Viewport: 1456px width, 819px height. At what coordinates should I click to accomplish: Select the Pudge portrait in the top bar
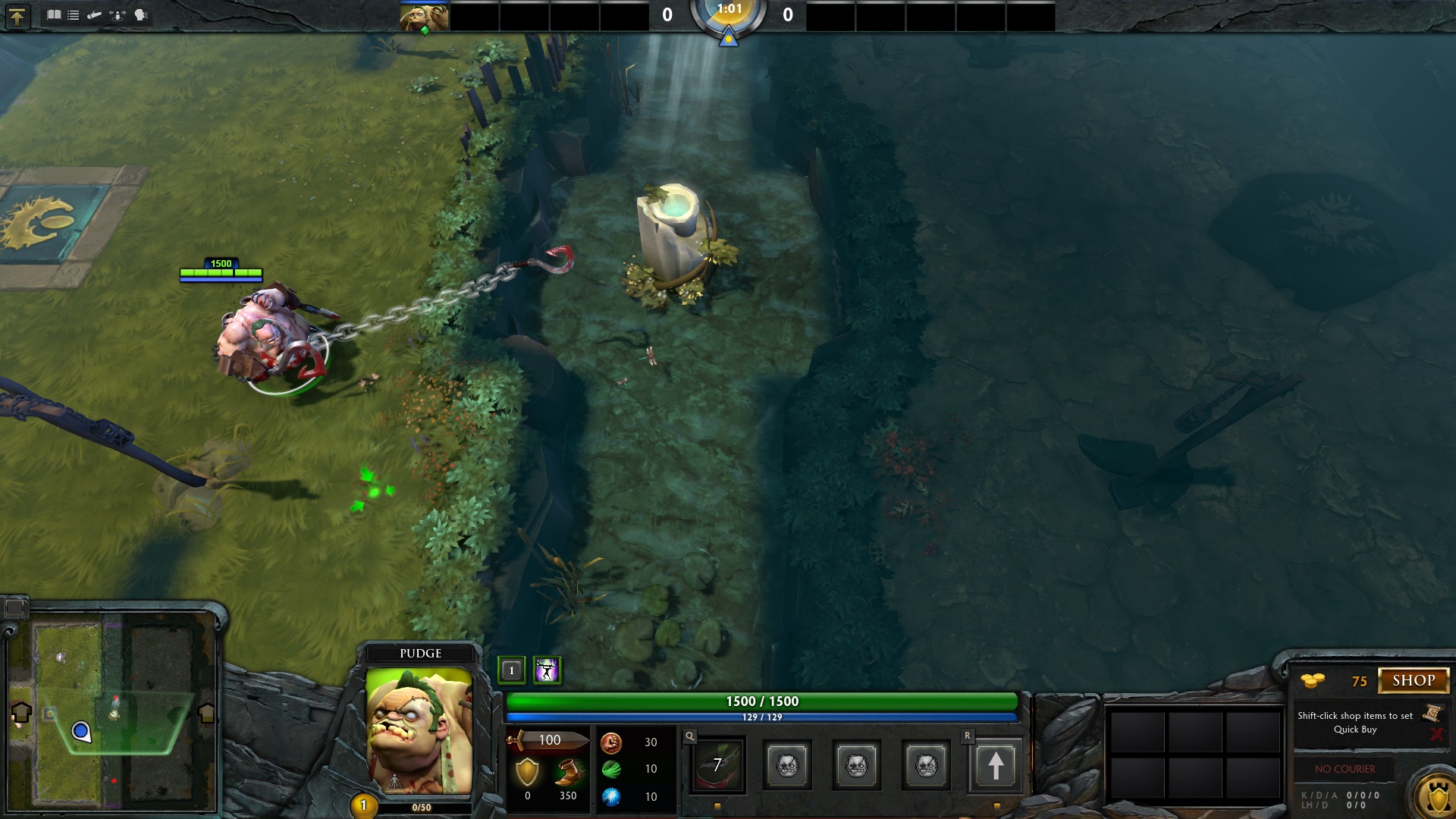tap(424, 17)
